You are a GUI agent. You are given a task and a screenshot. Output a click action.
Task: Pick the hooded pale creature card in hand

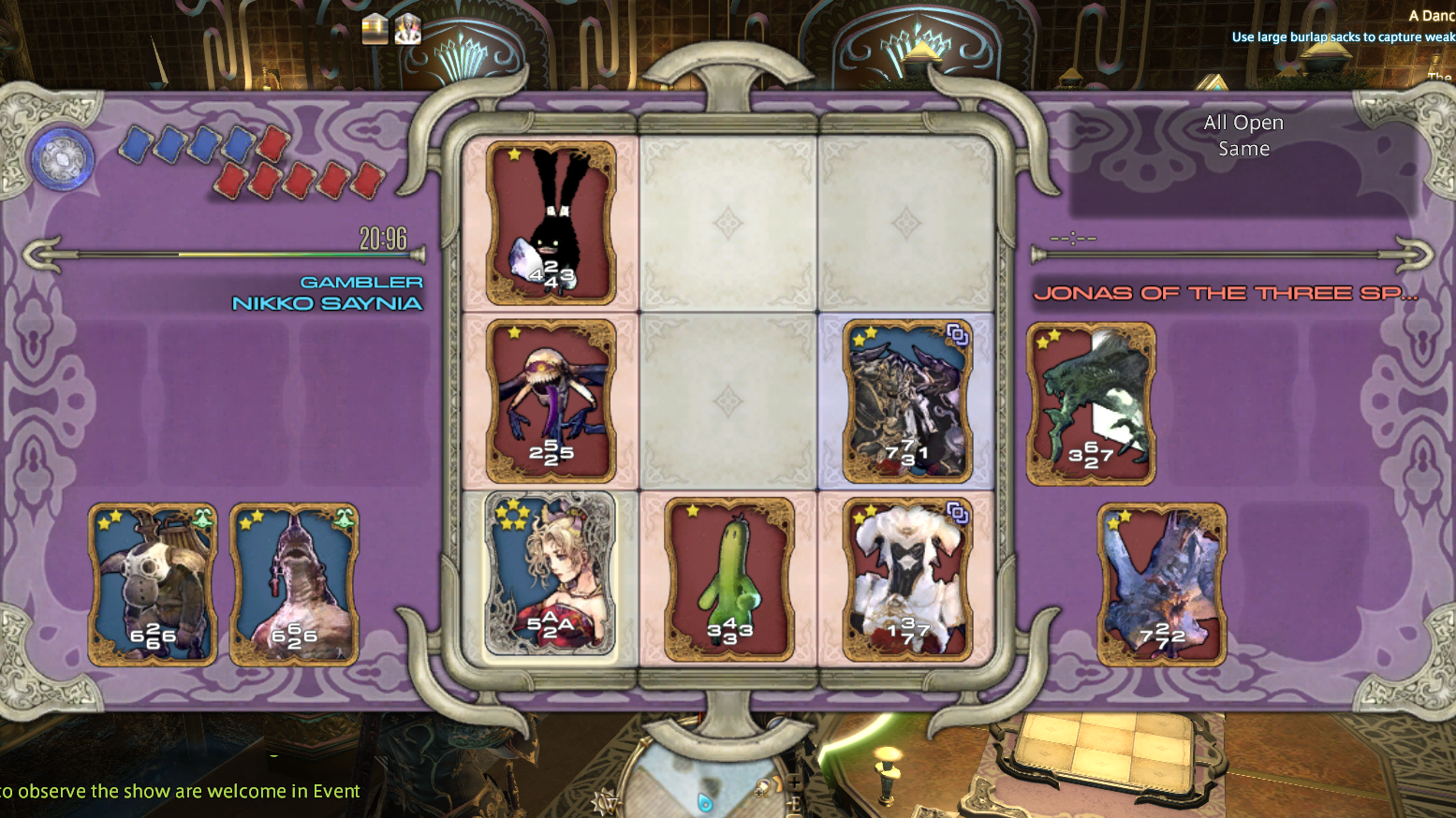click(x=294, y=585)
